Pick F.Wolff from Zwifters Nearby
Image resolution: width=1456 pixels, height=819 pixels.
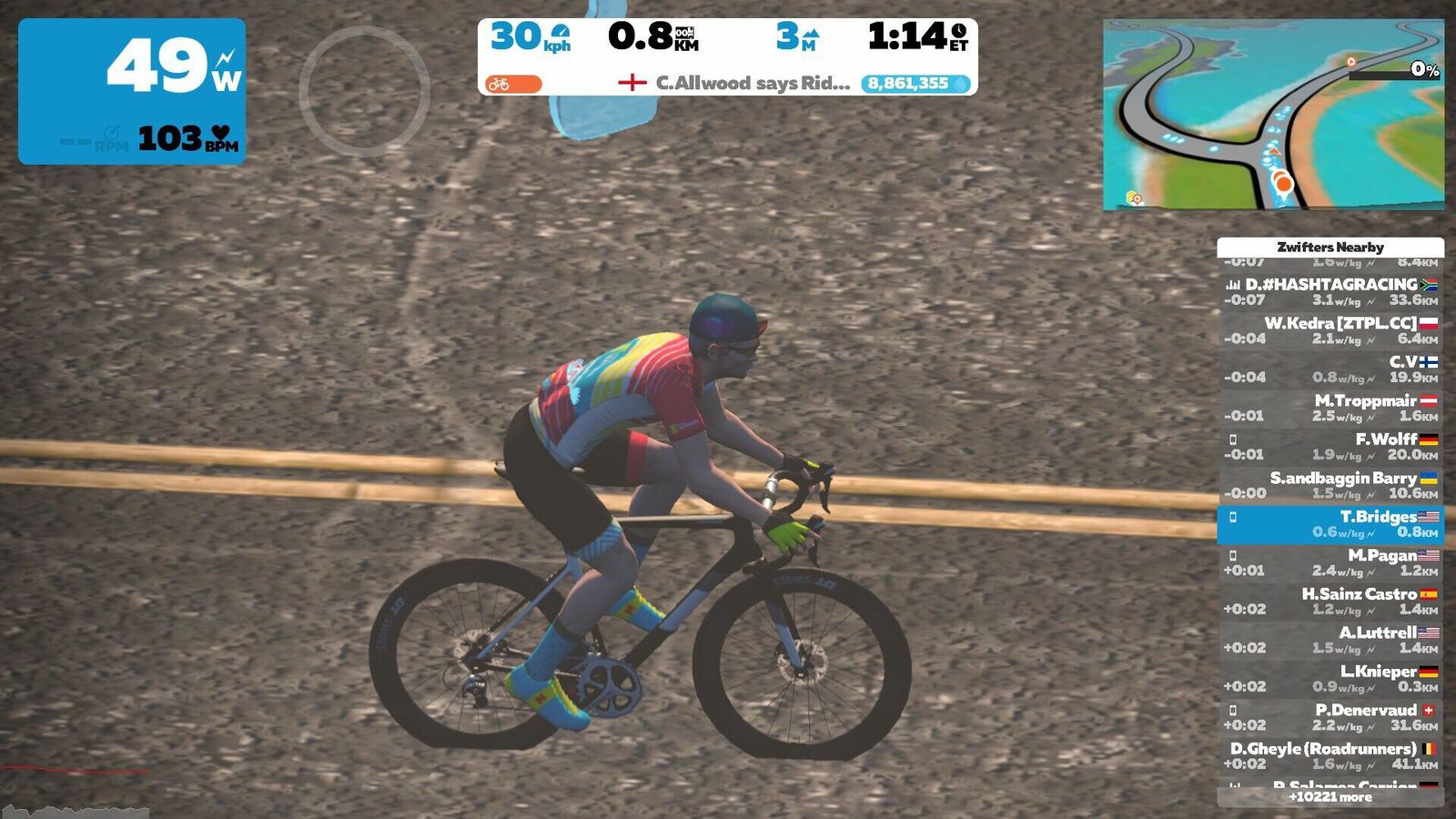tap(1330, 447)
